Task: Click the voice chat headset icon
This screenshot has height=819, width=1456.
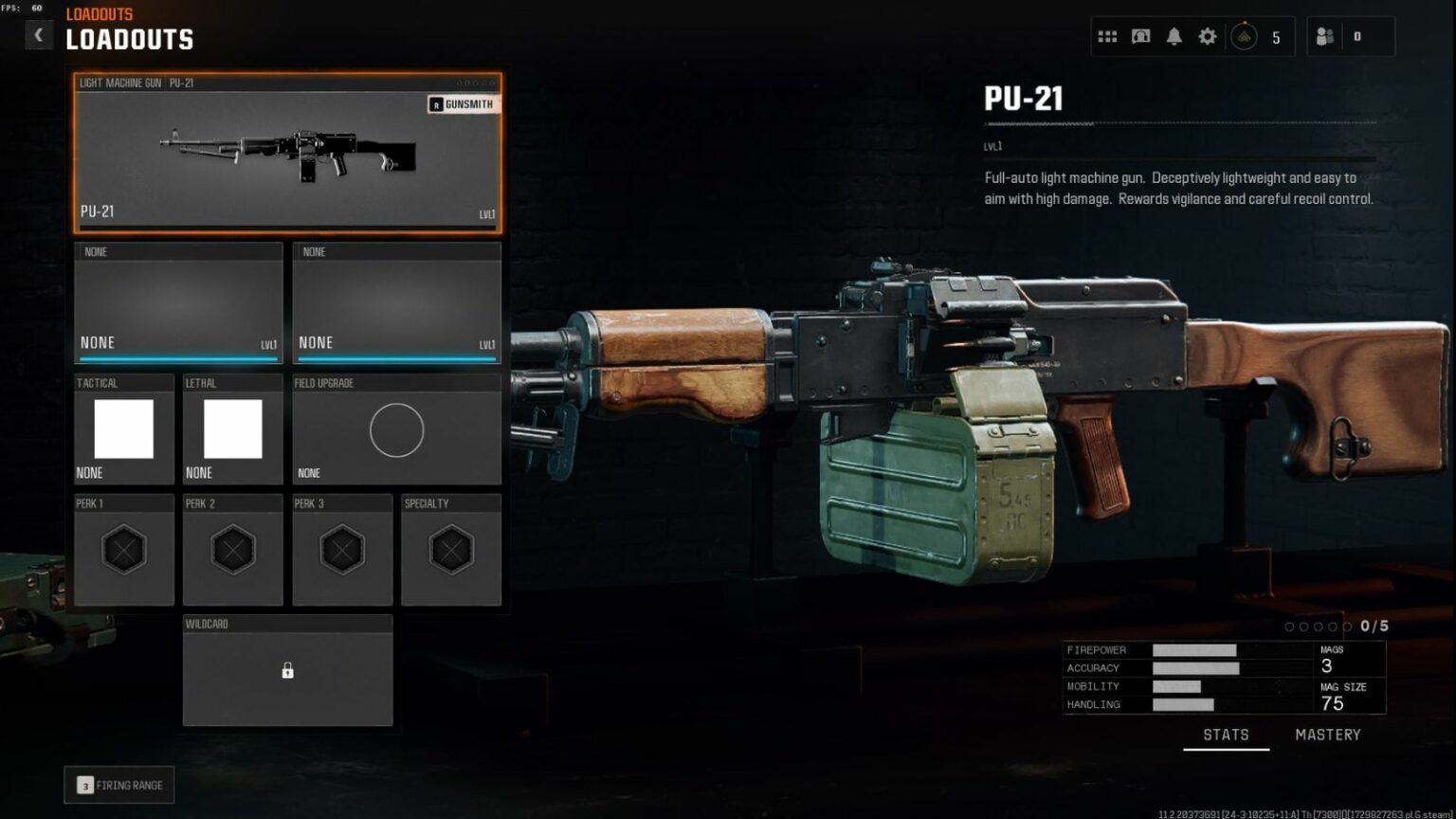Action: pos(1140,35)
